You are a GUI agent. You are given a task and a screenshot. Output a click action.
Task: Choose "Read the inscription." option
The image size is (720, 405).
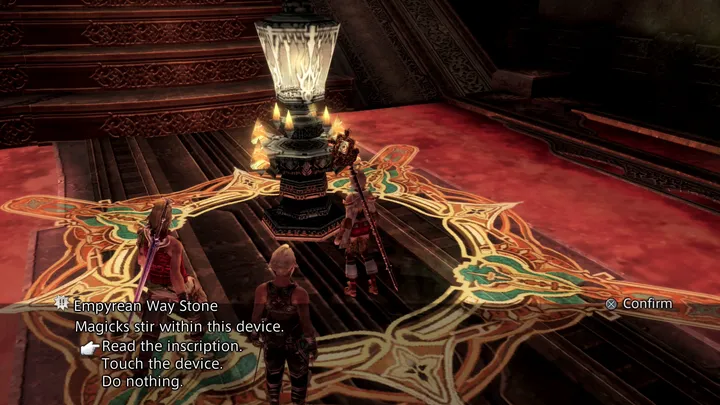(171, 346)
